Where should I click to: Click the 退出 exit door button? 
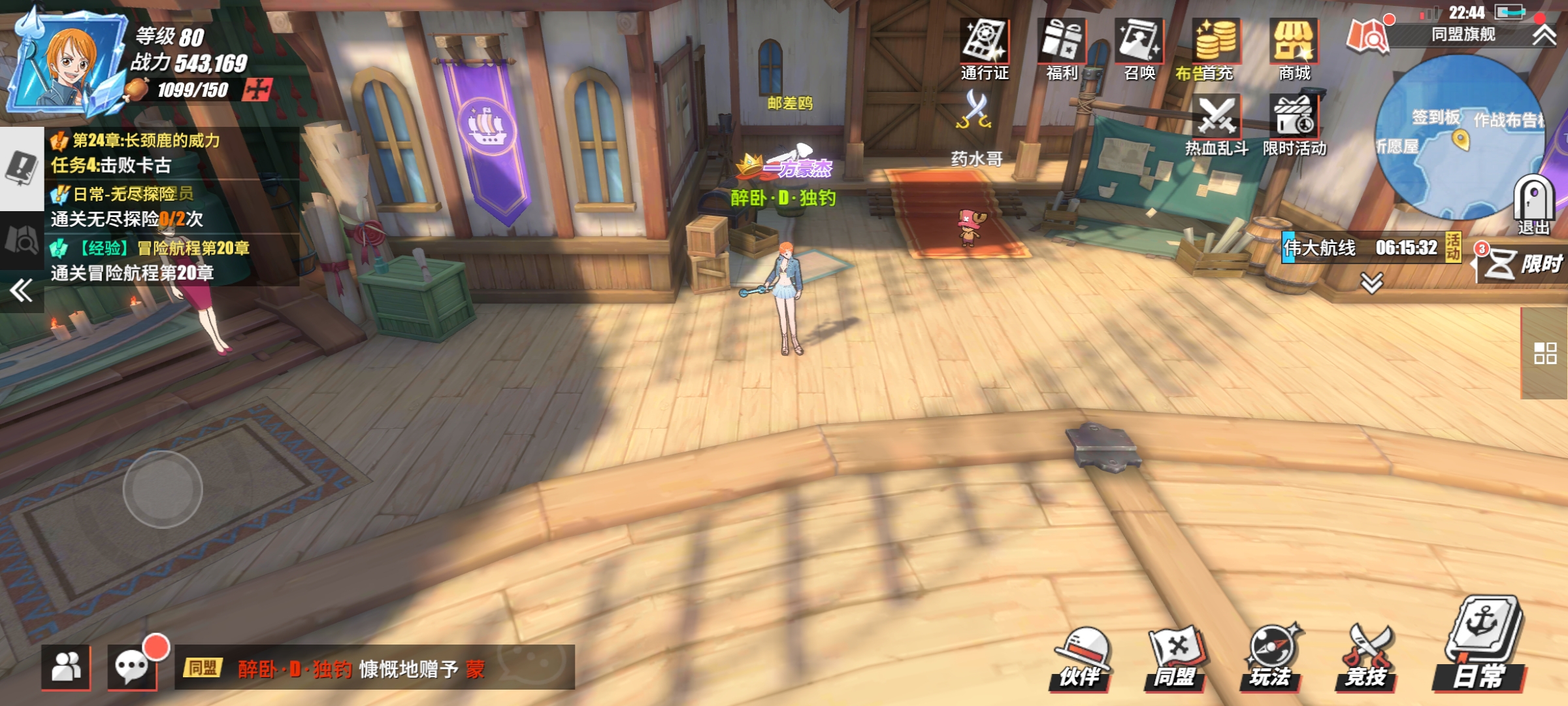[x=1533, y=204]
